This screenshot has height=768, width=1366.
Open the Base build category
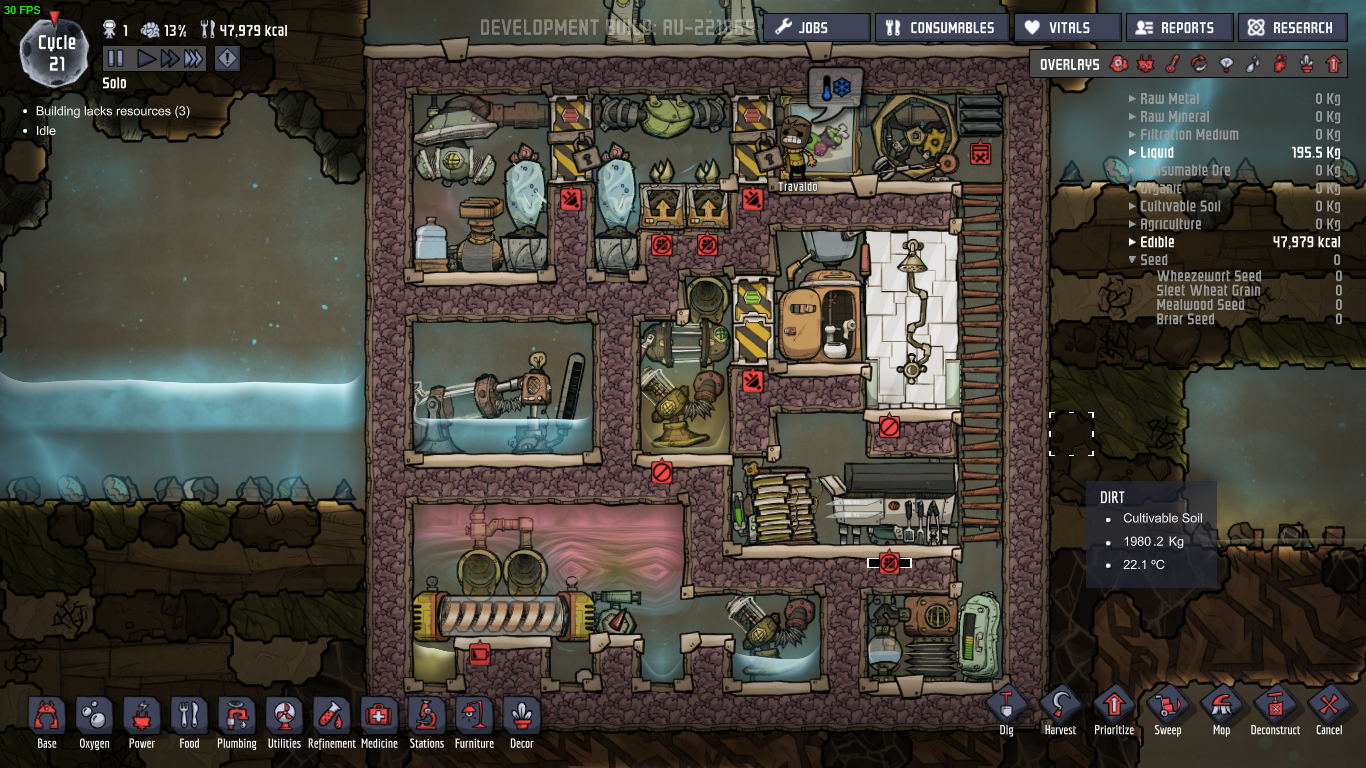[47, 722]
